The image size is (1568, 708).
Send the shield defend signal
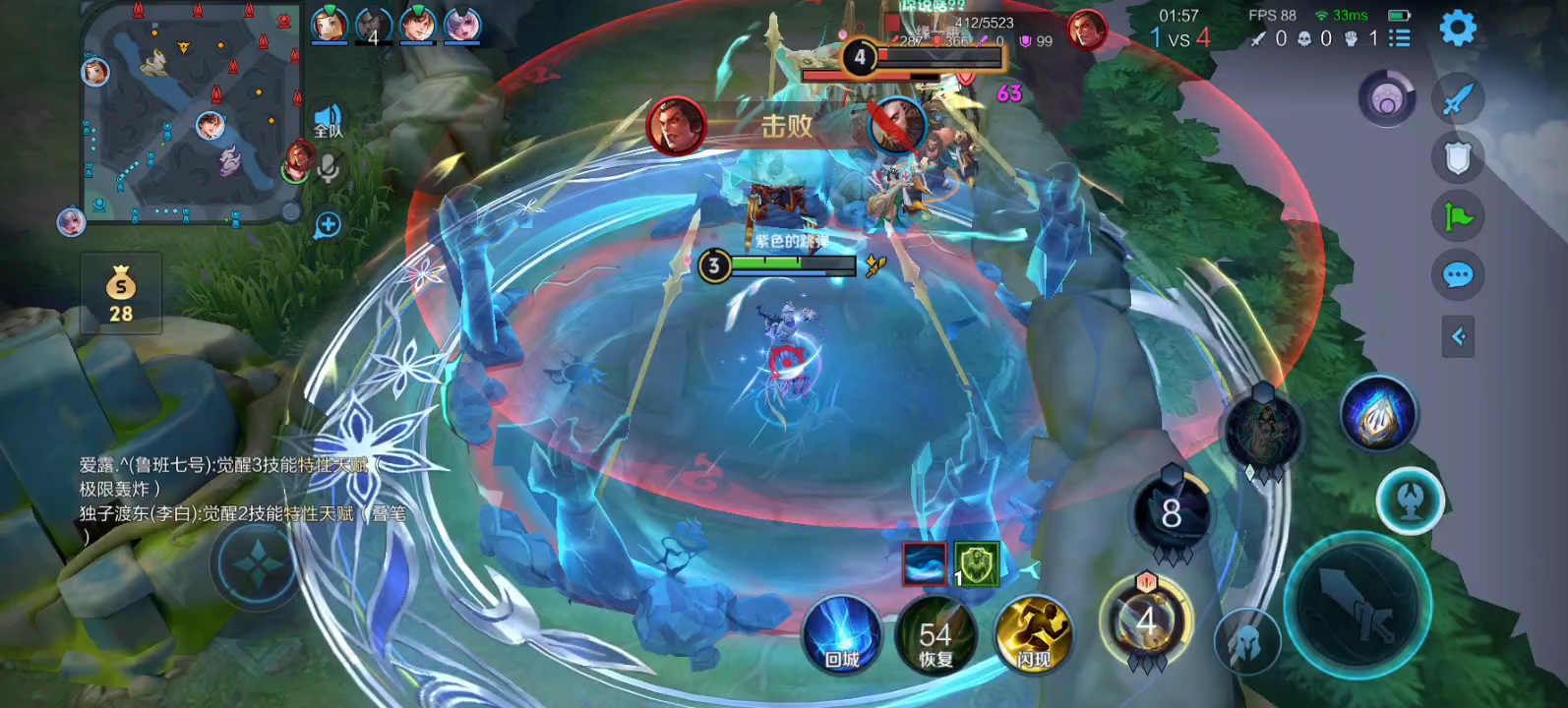(1457, 157)
